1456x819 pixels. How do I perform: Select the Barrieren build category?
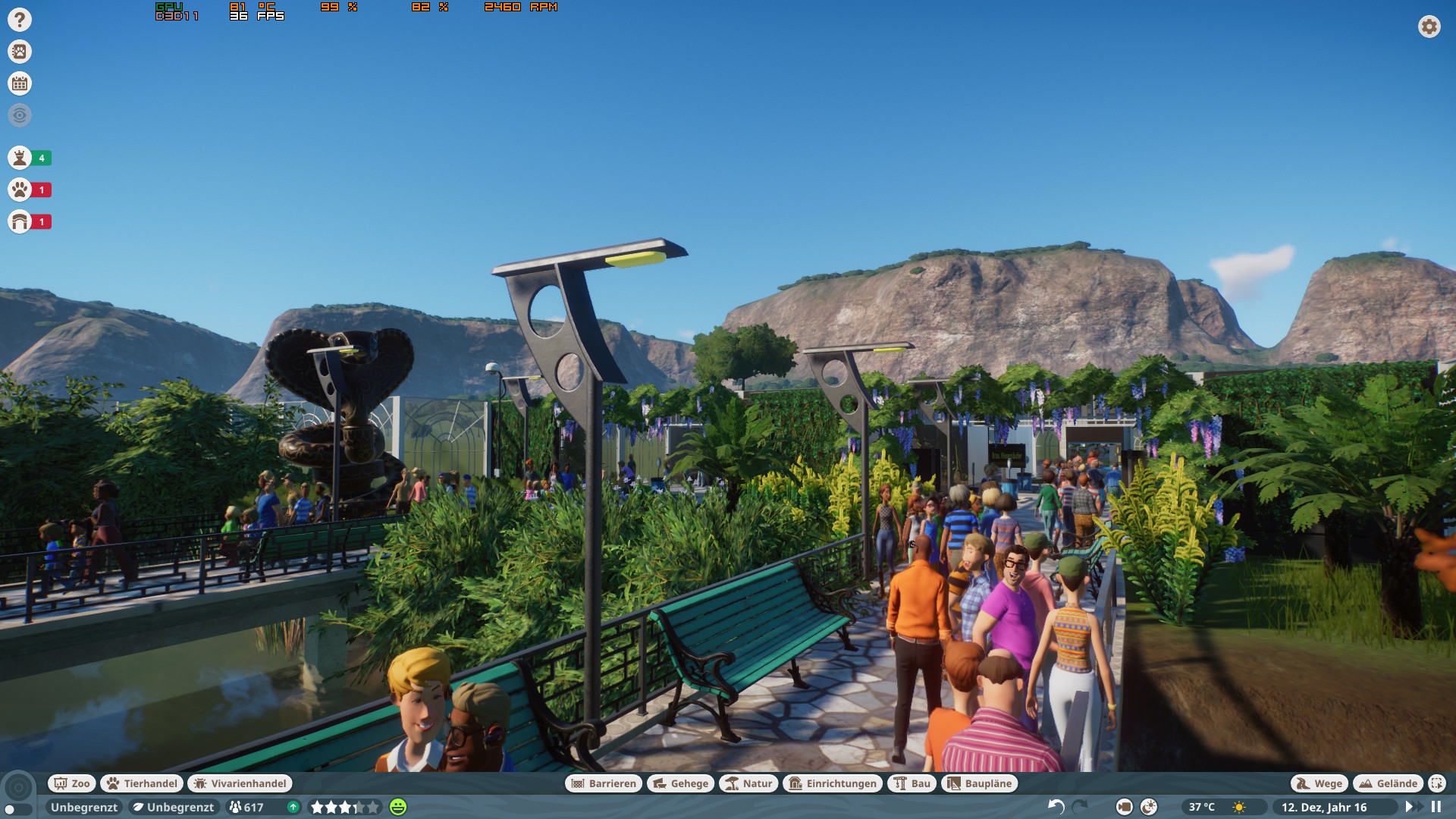pos(604,783)
